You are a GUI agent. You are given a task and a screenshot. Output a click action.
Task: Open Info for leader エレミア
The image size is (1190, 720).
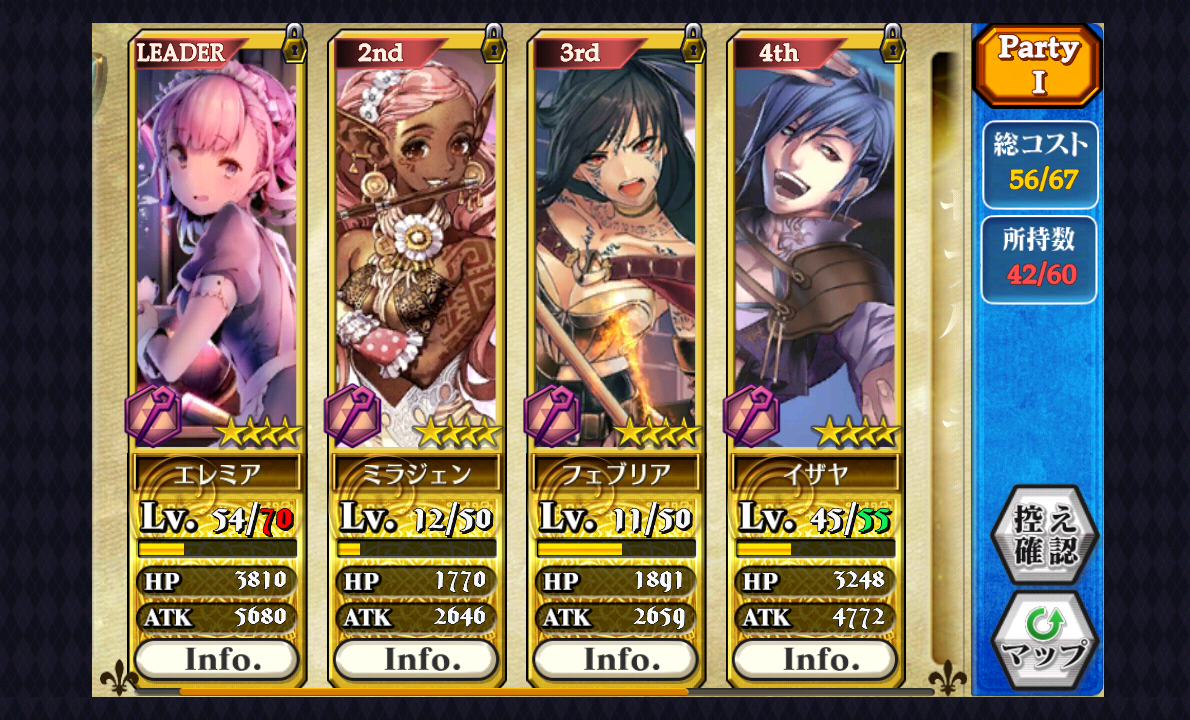(x=217, y=660)
